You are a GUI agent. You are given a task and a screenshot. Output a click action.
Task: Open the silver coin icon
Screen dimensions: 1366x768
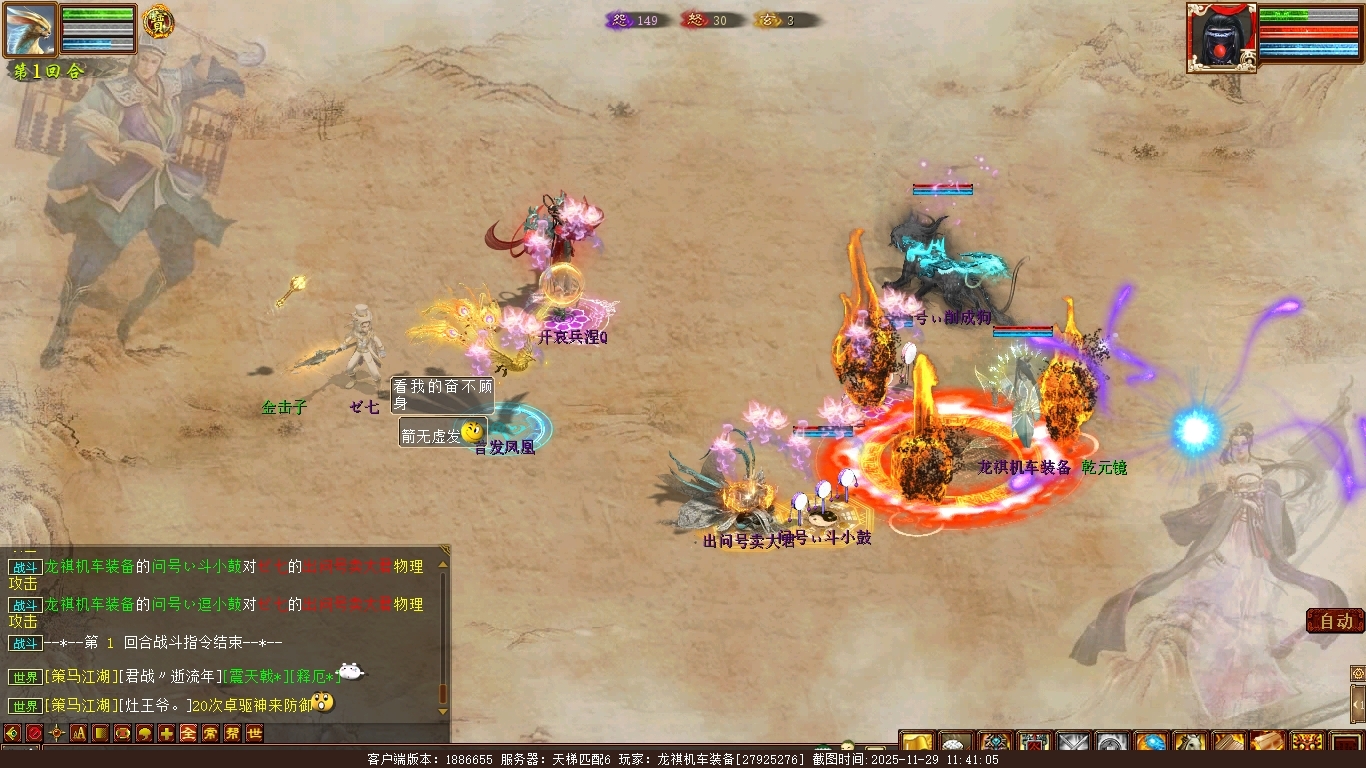(1112, 744)
